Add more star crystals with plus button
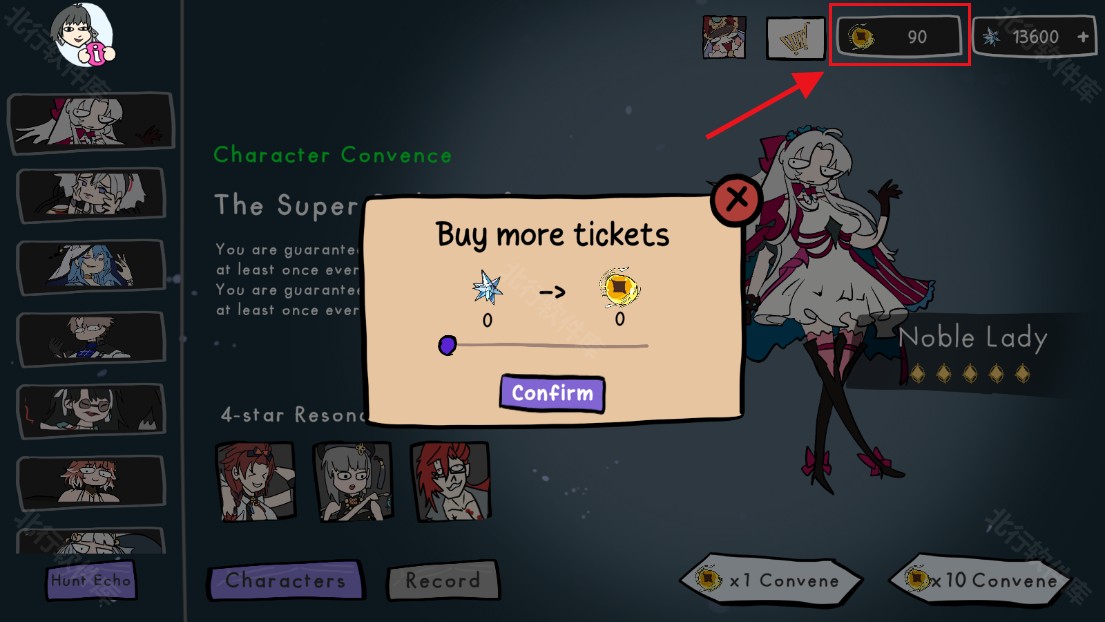Screen dimensions: 1105x622 pyautogui.click(x=1083, y=37)
